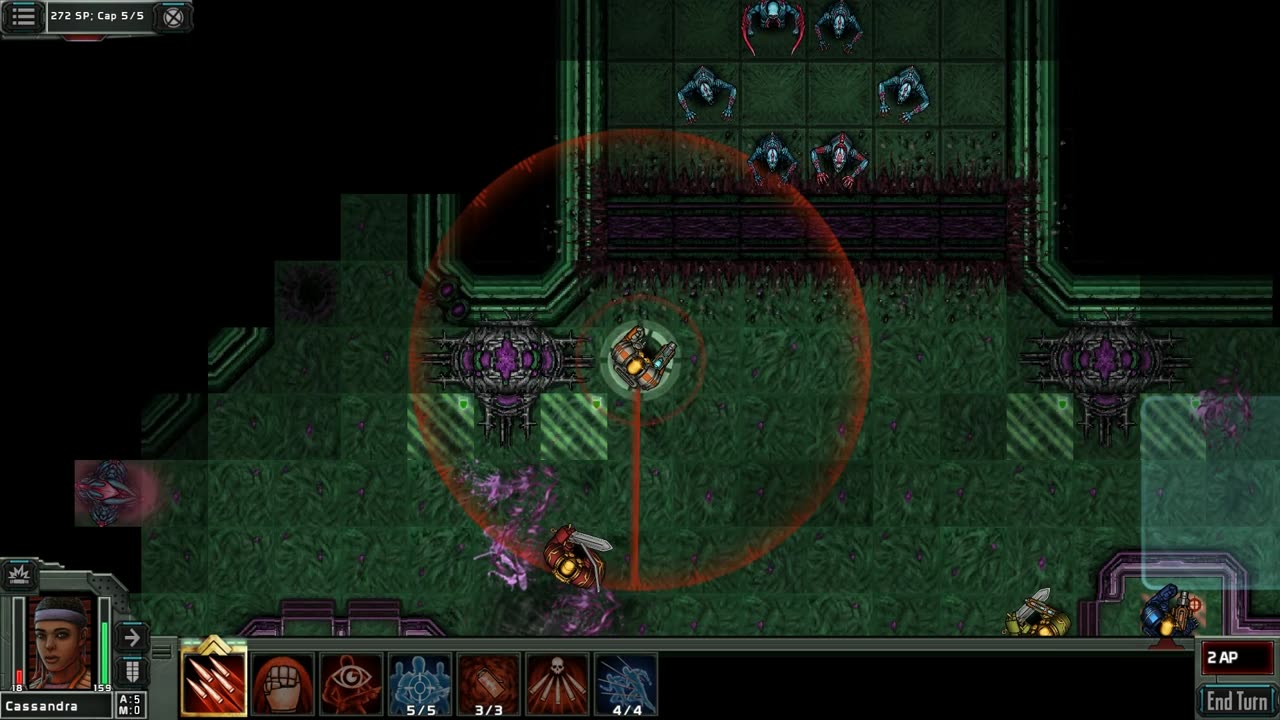Switch to next unit with arrow button

tap(131, 637)
